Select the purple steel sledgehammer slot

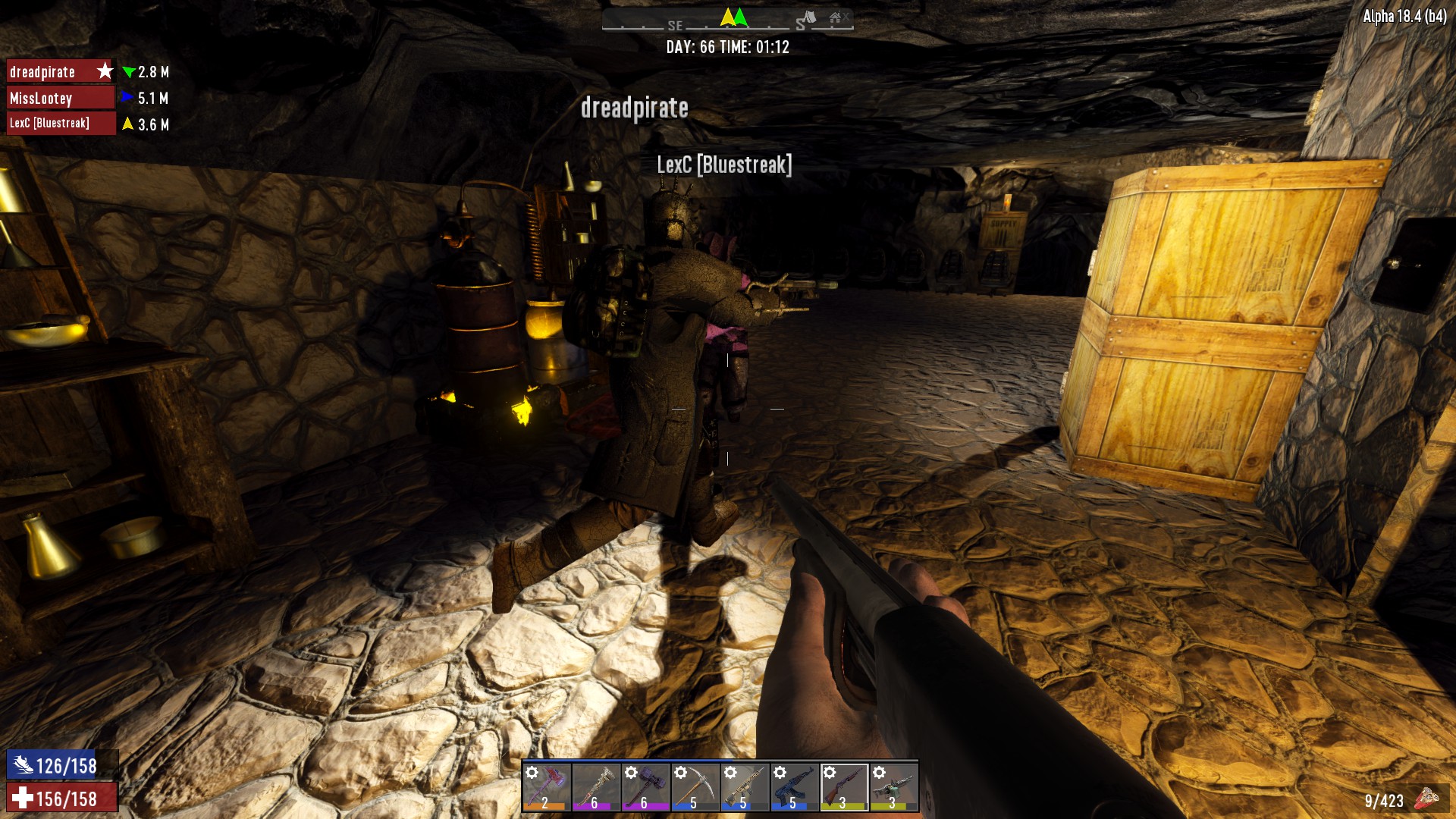click(x=645, y=786)
